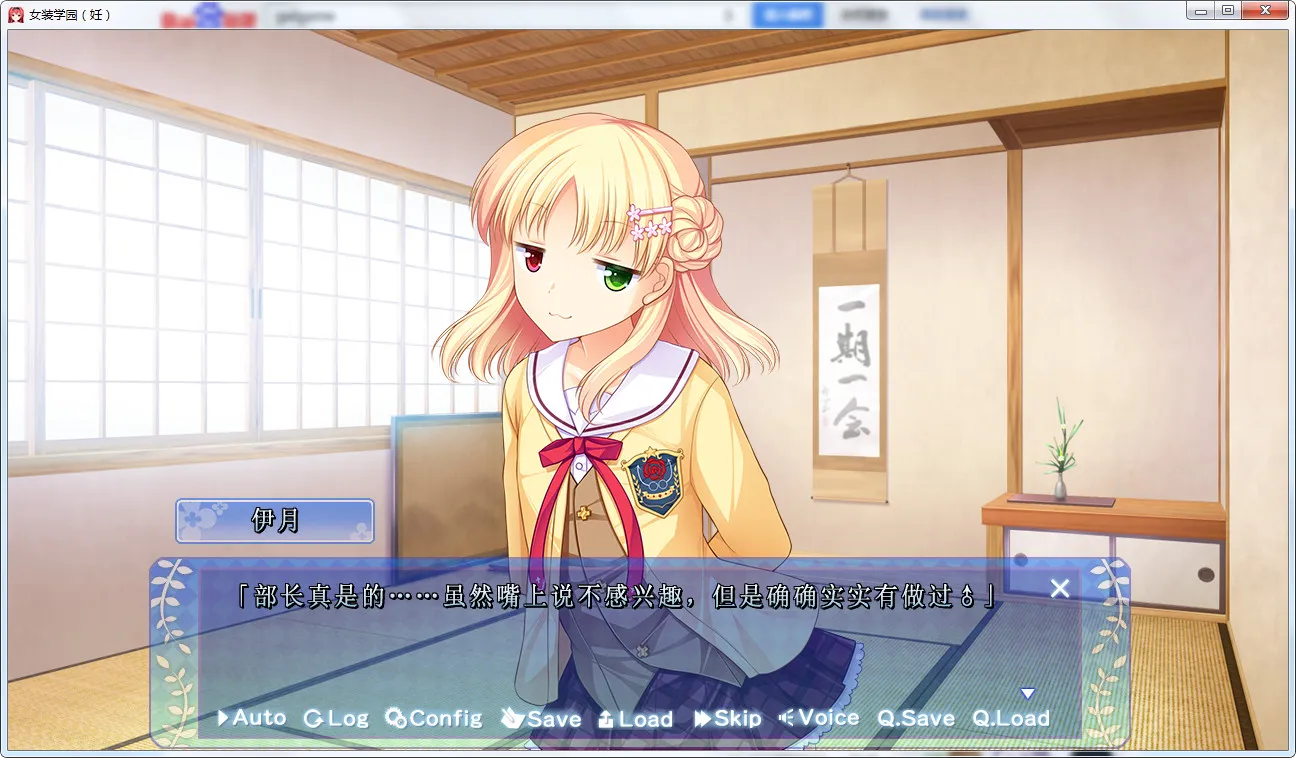Activate Skip to fast-forward dialogue

(728, 718)
